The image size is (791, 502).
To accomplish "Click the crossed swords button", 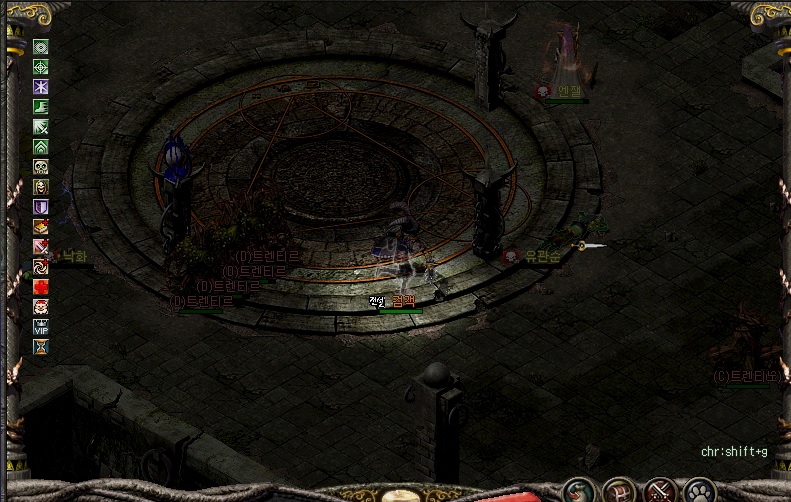I will pyautogui.click(x=660, y=491).
